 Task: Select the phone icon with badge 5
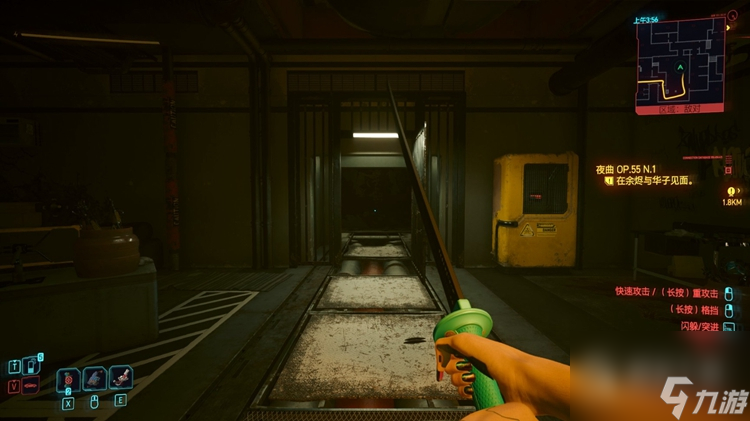31,365
